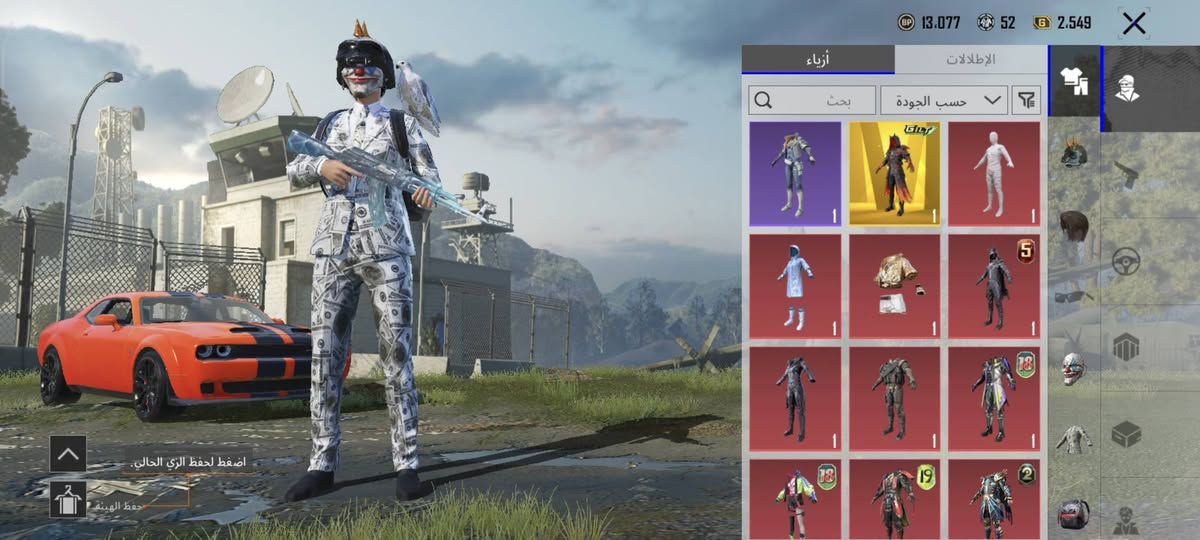1200x540 pixels.
Task: Switch to the أزياء outfits tab
Action: [x=818, y=60]
